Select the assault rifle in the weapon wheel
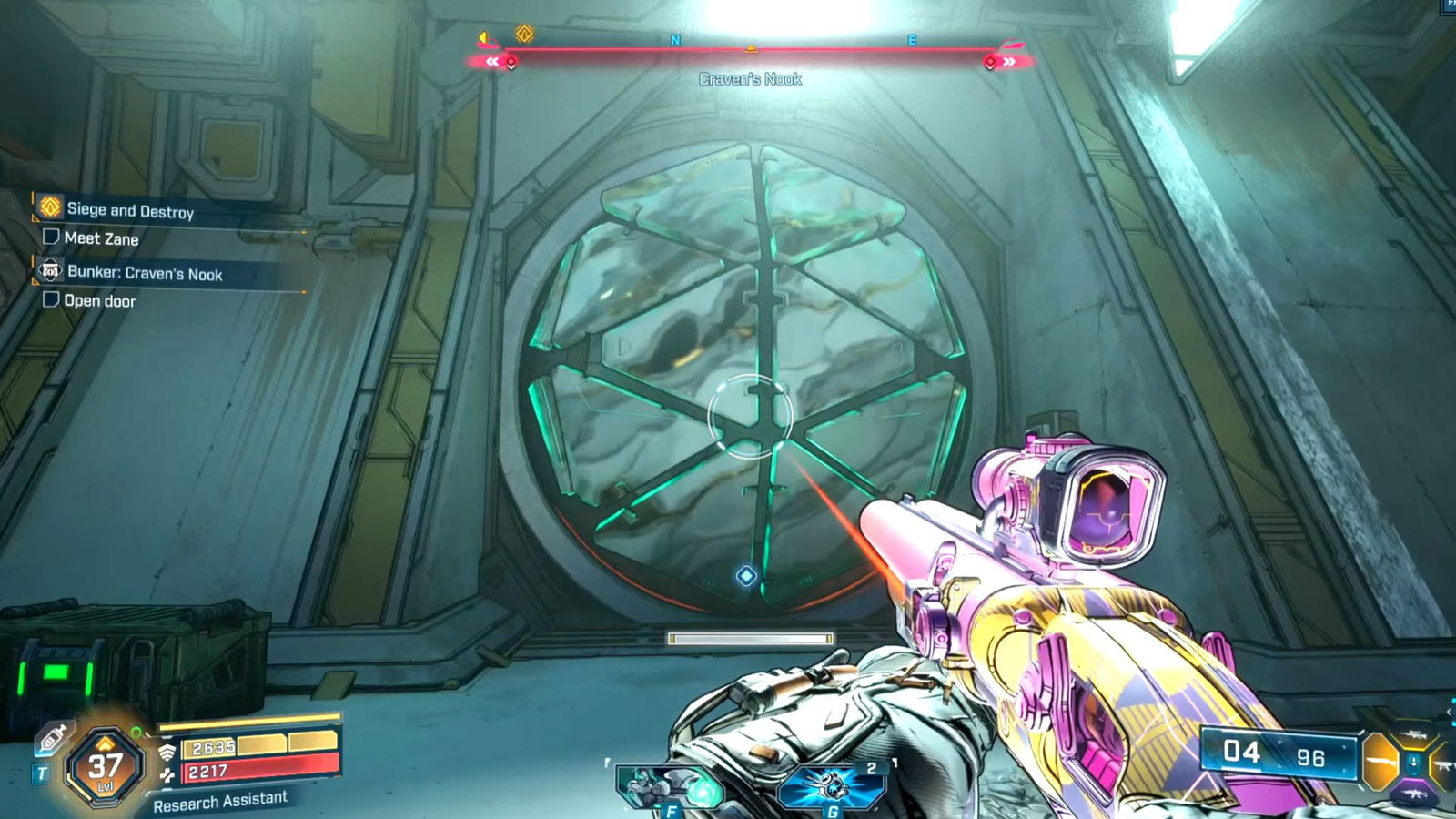This screenshot has width=1456, height=819. click(x=1415, y=792)
